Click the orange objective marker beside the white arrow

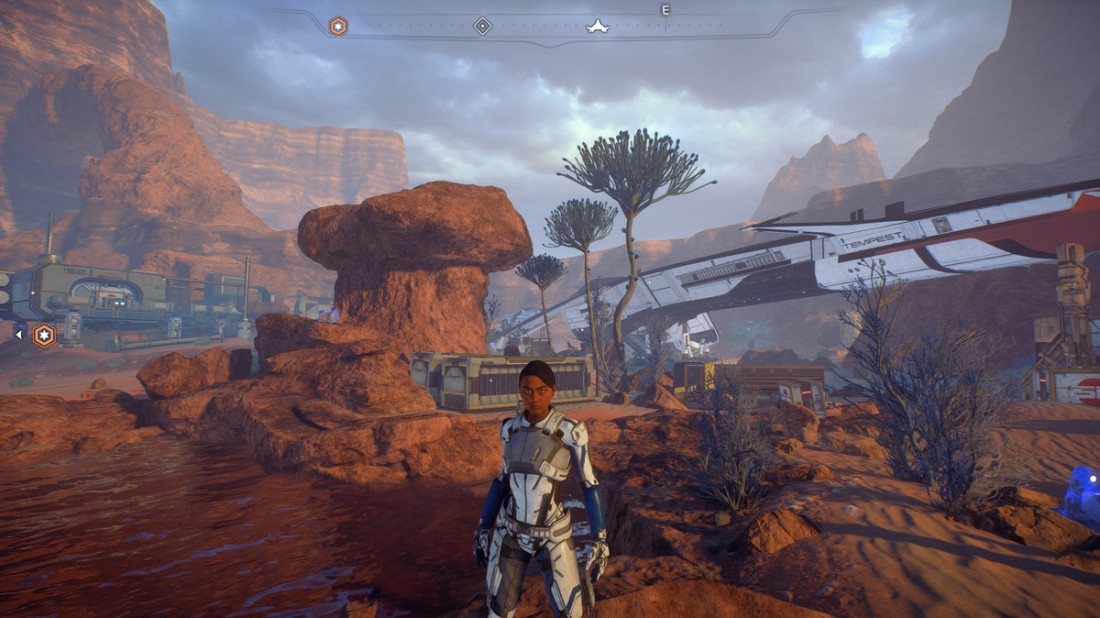click(x=44, y=335)
